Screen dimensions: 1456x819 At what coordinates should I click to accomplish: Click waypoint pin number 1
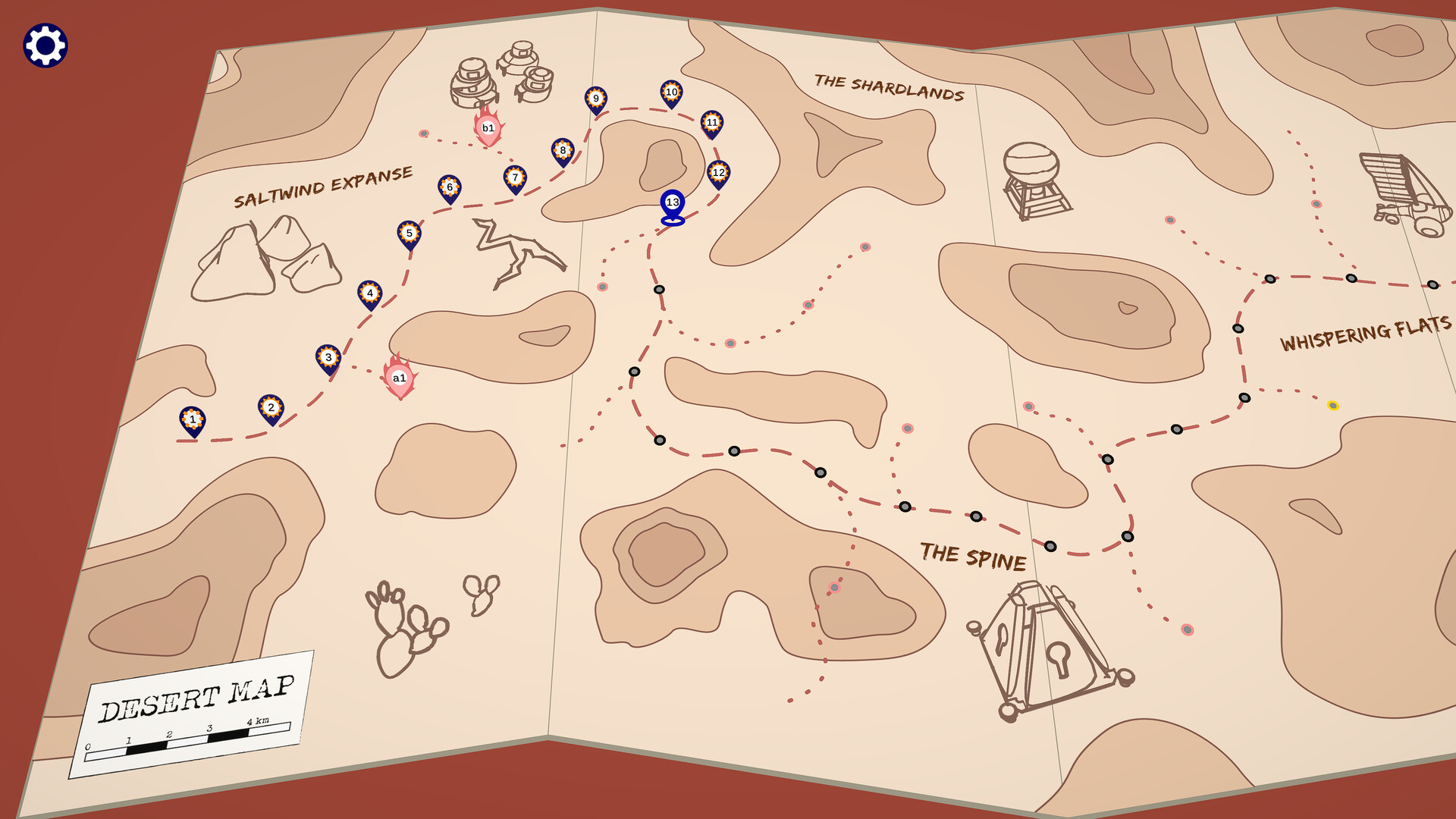(192, 419)
